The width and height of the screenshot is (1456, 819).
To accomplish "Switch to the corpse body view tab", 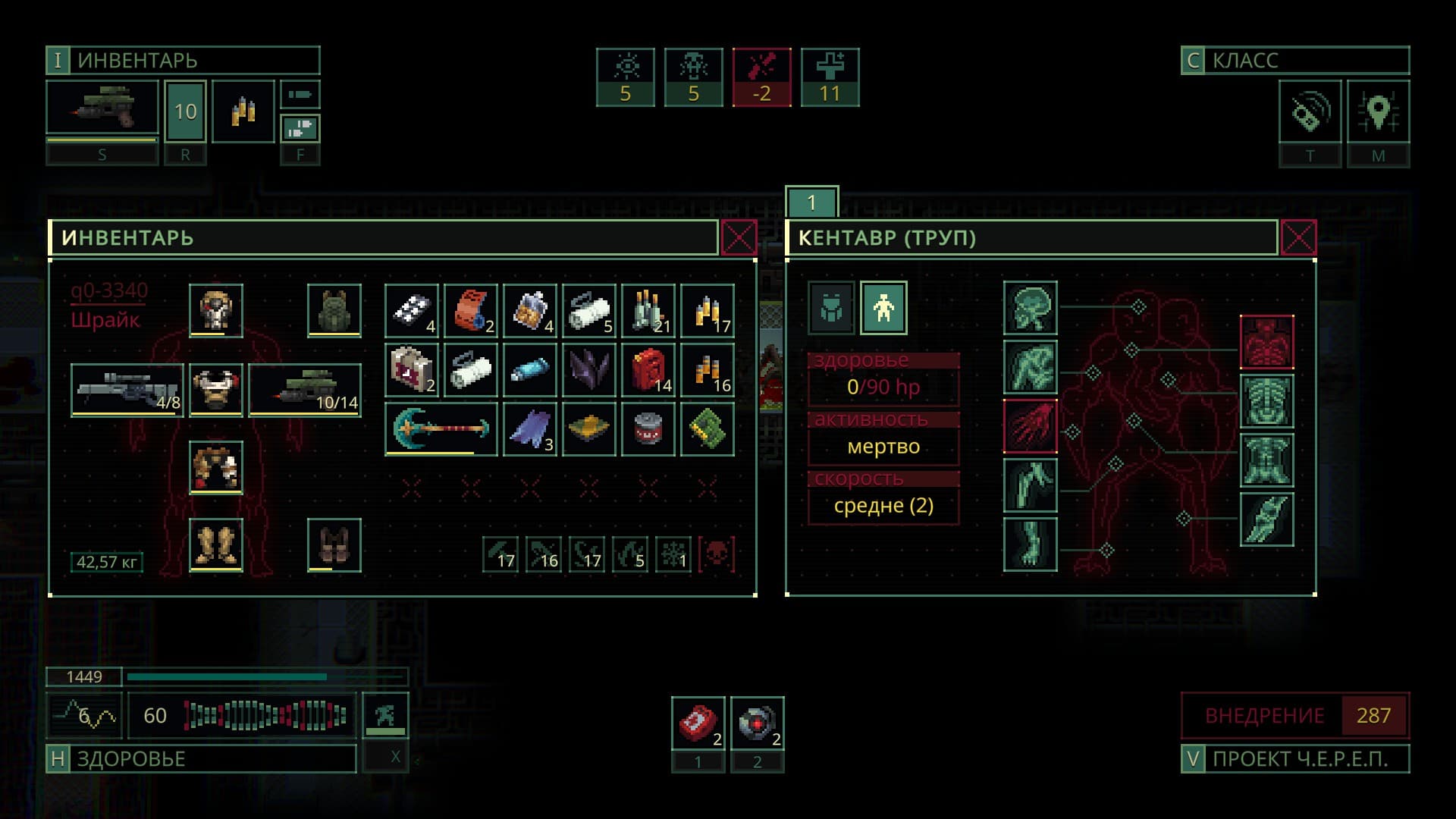I will point(883,308).
